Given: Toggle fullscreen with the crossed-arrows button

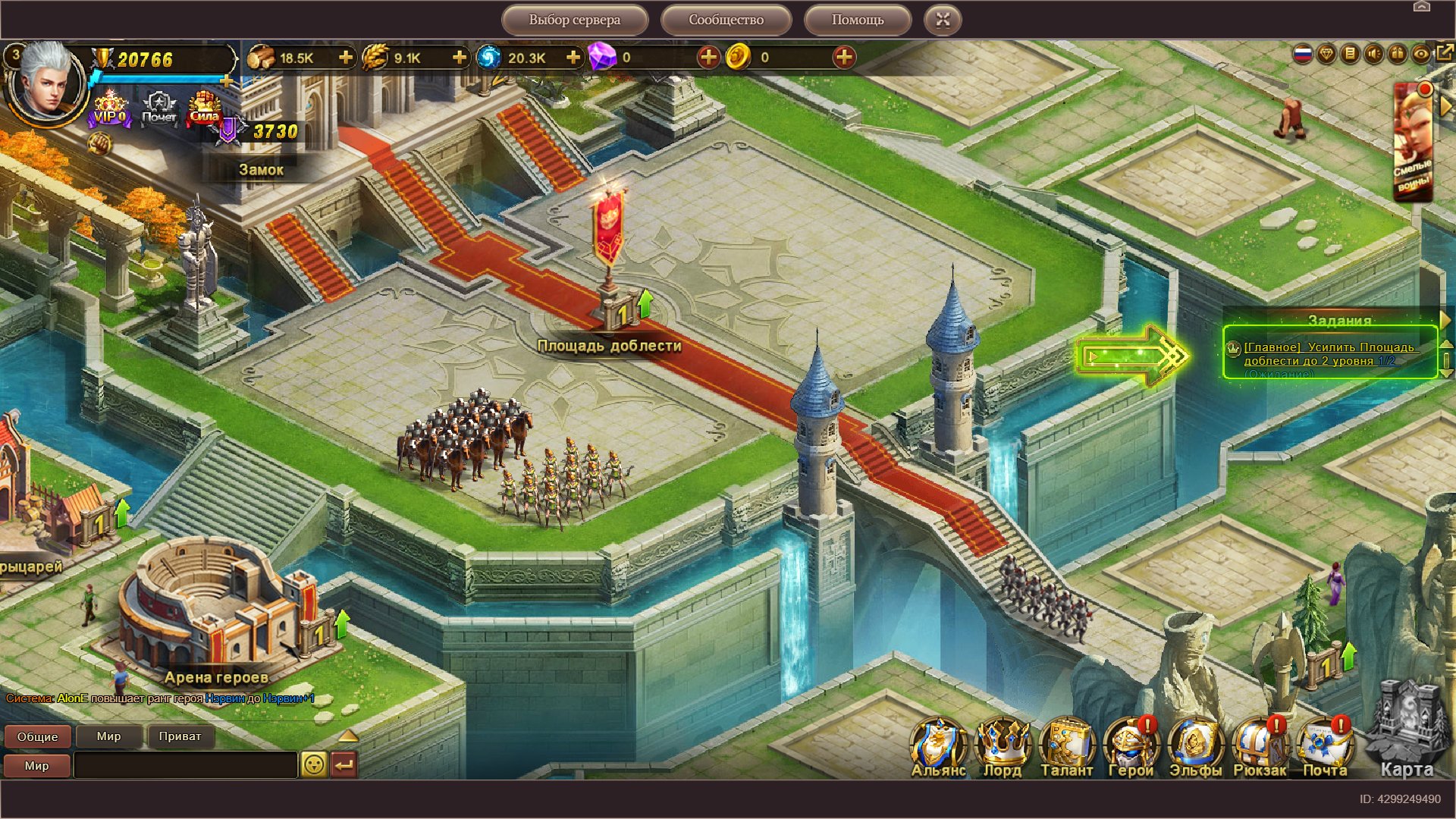Looking at the screenshot, I should point(943,20).
